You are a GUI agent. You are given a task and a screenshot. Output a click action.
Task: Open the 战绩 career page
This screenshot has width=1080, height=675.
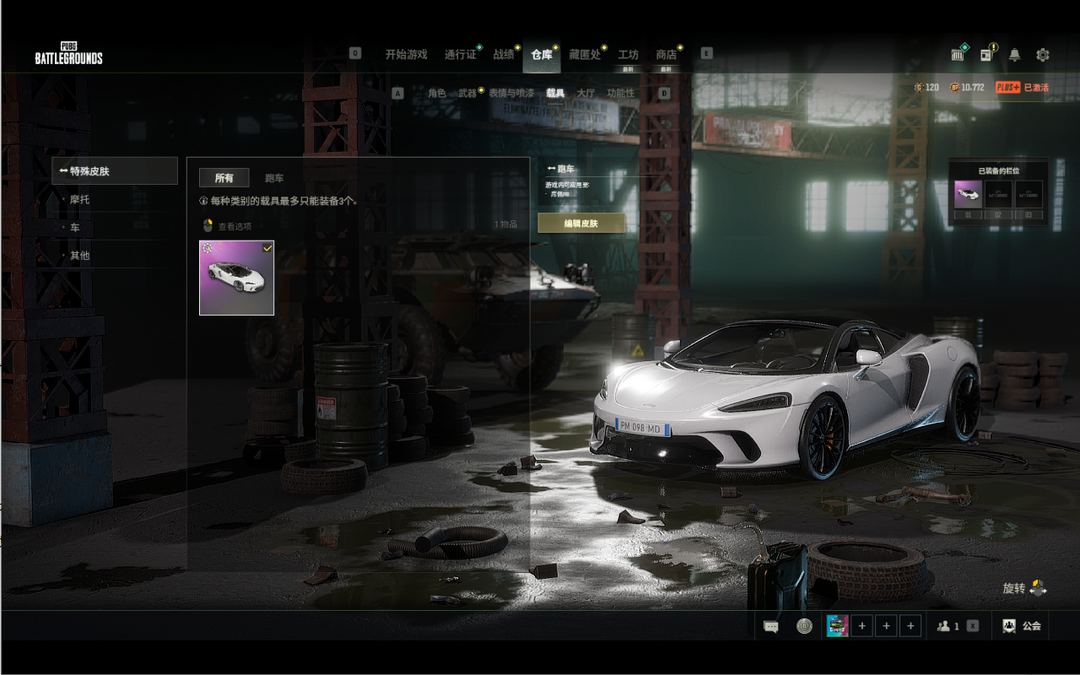[503, 54]
